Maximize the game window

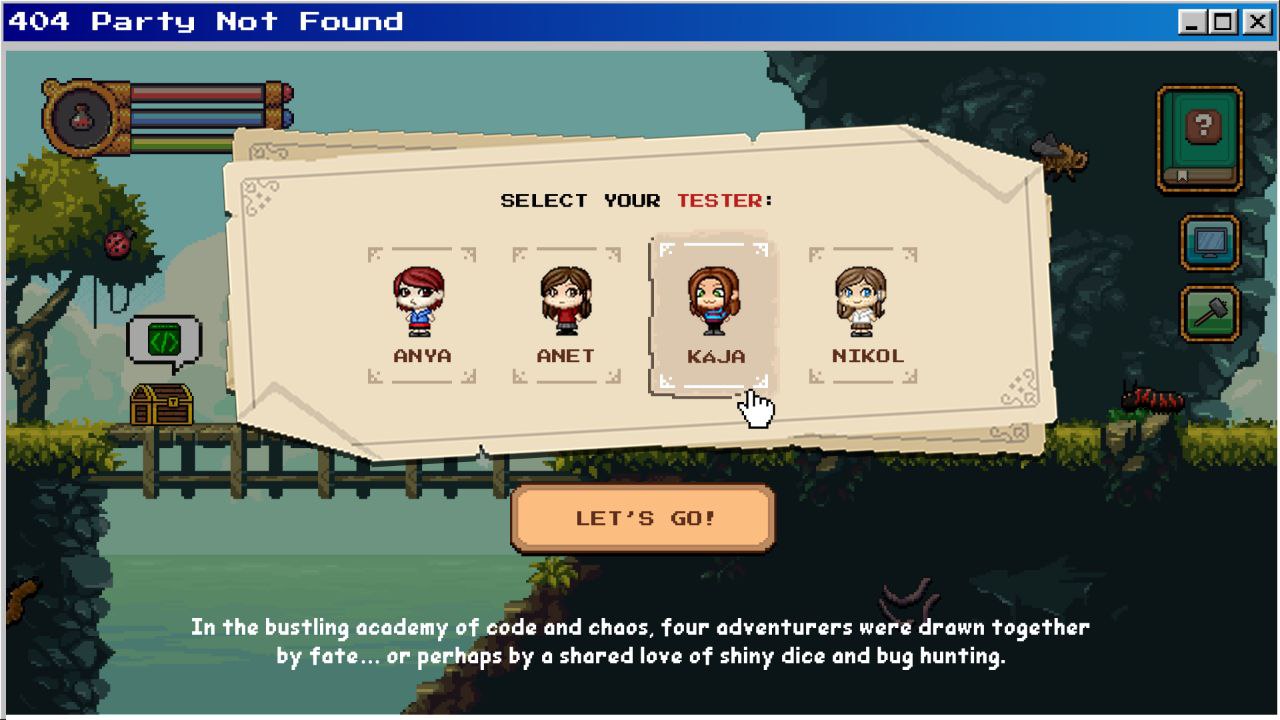point(1225,22)
